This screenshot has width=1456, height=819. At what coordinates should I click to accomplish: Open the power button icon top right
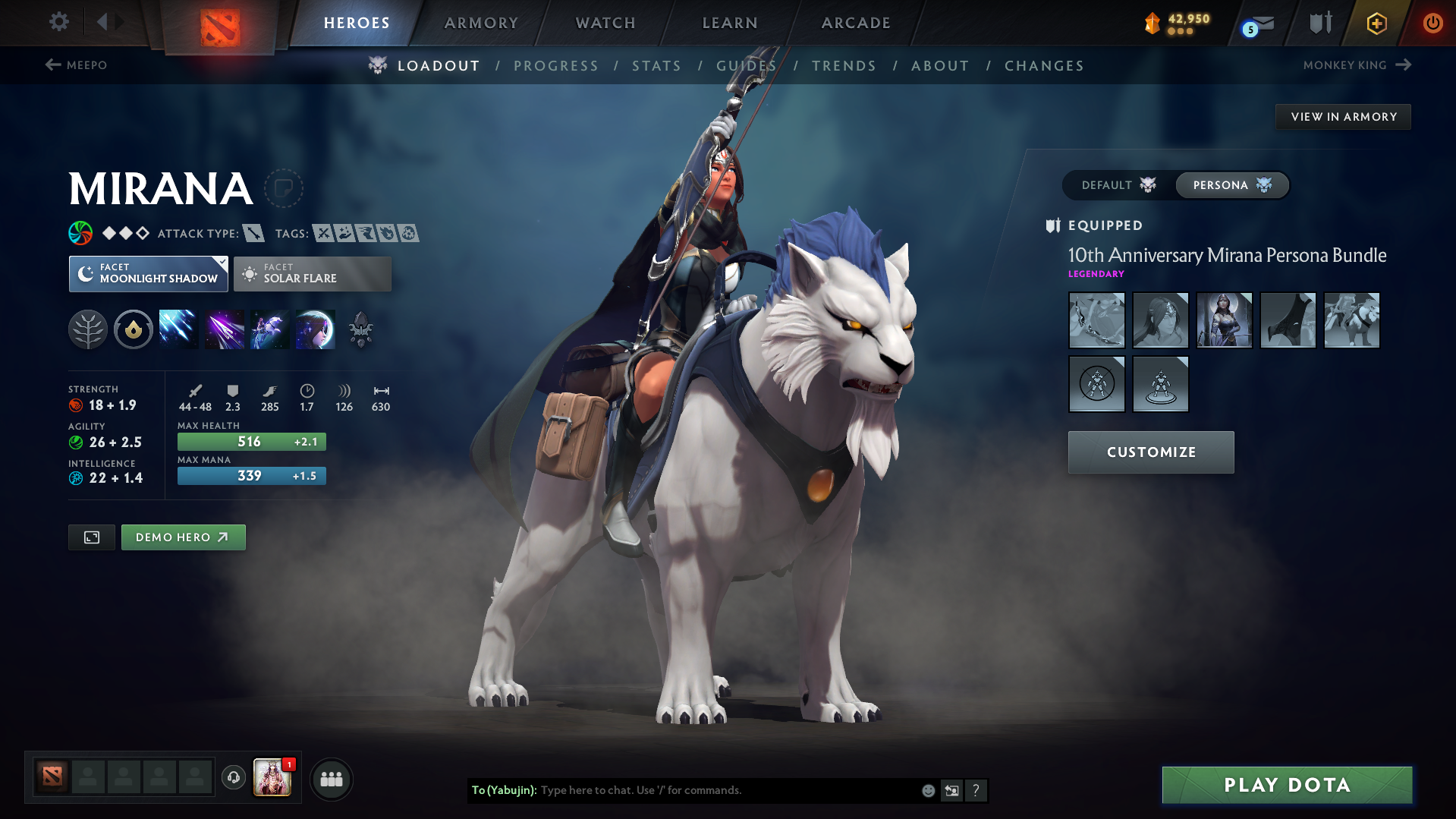[x=1432, y=23]
